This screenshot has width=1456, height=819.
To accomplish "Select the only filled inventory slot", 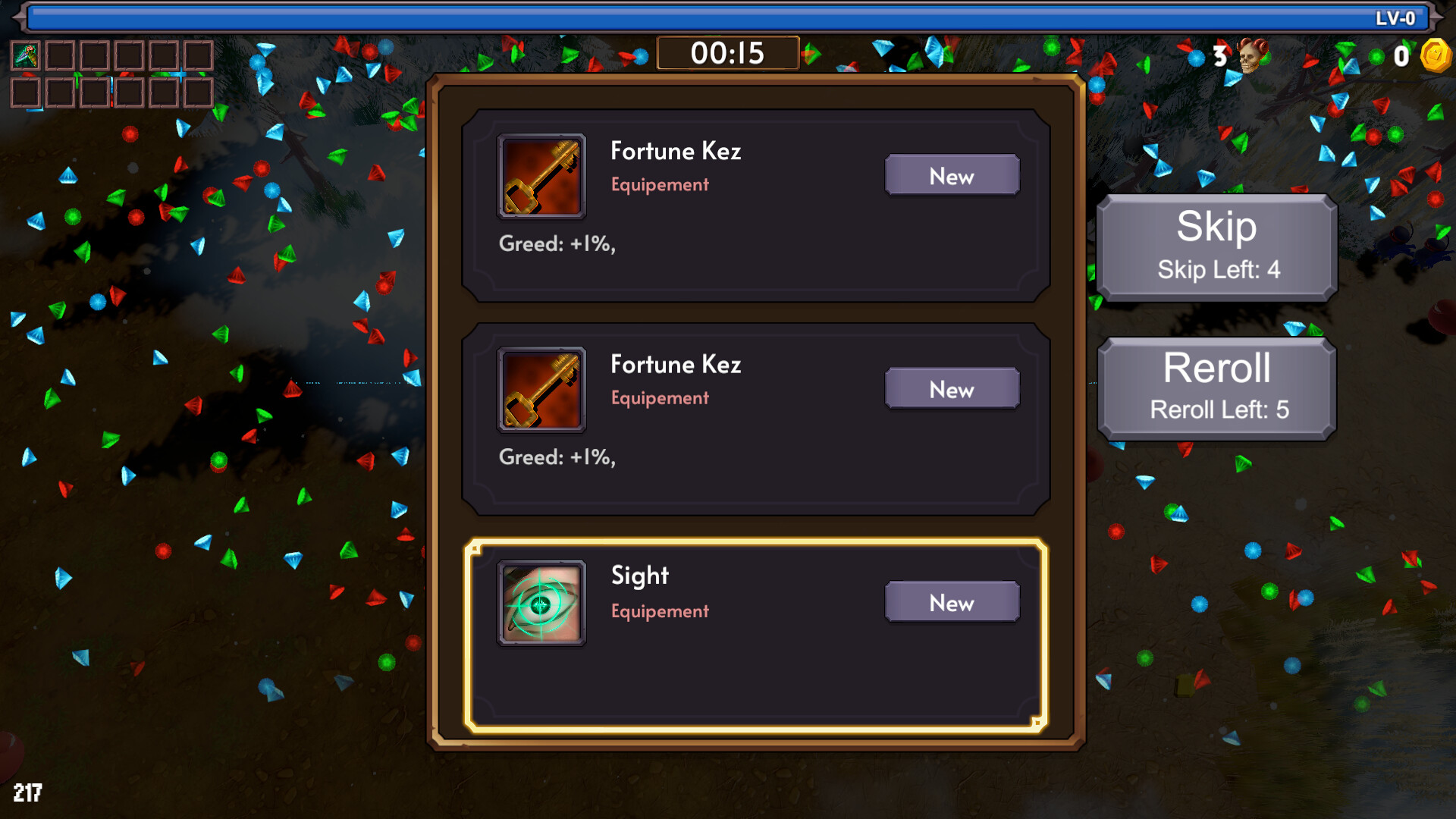I will coord(26,55).
